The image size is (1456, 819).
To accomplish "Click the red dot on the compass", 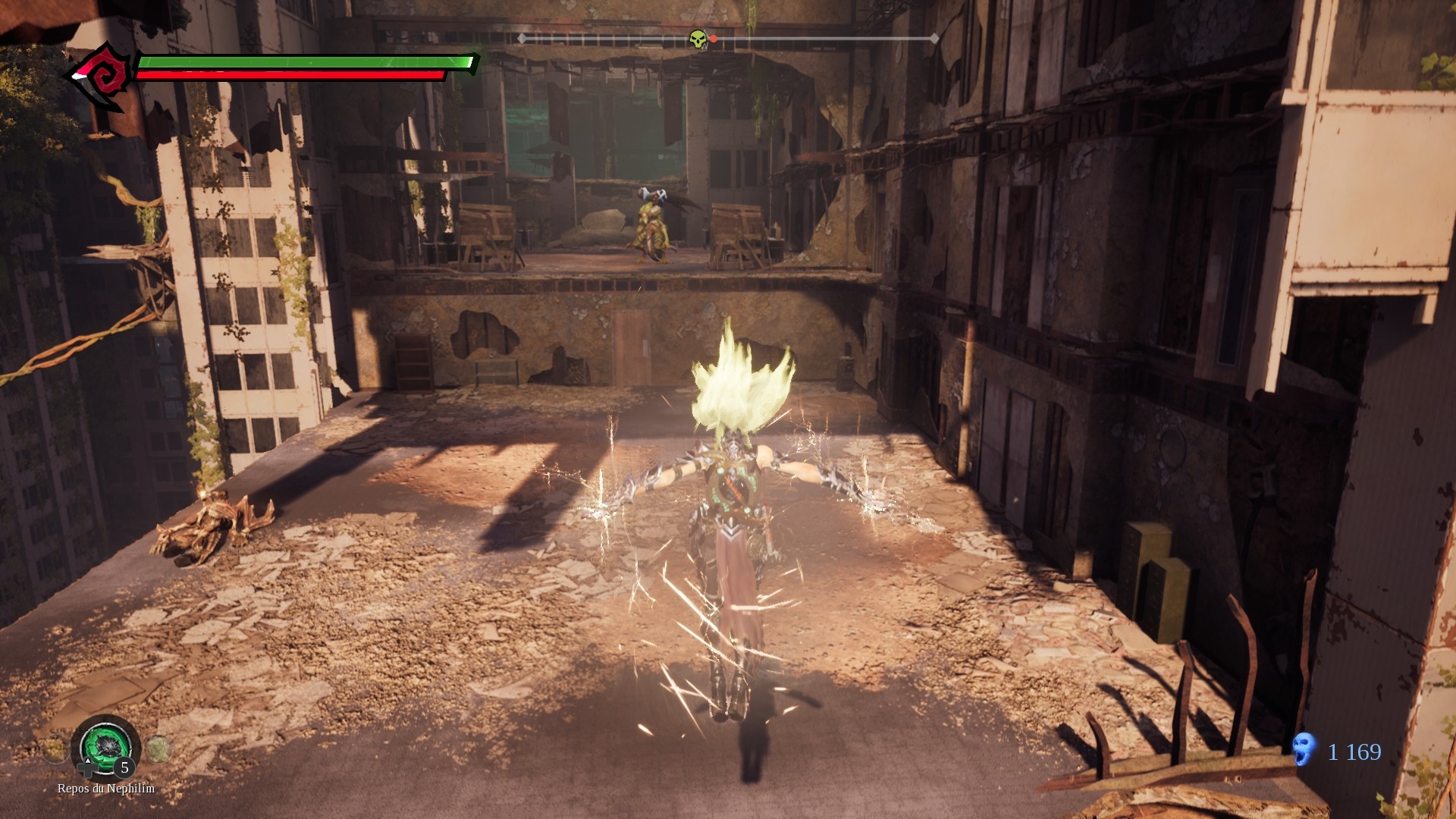I will [714, 39].
